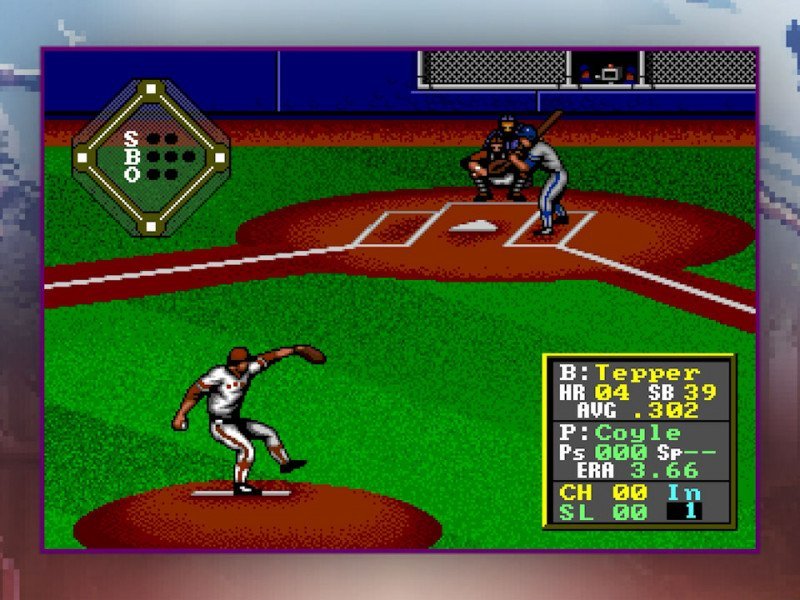Click the base diamond runner indicator

(151, 157)
